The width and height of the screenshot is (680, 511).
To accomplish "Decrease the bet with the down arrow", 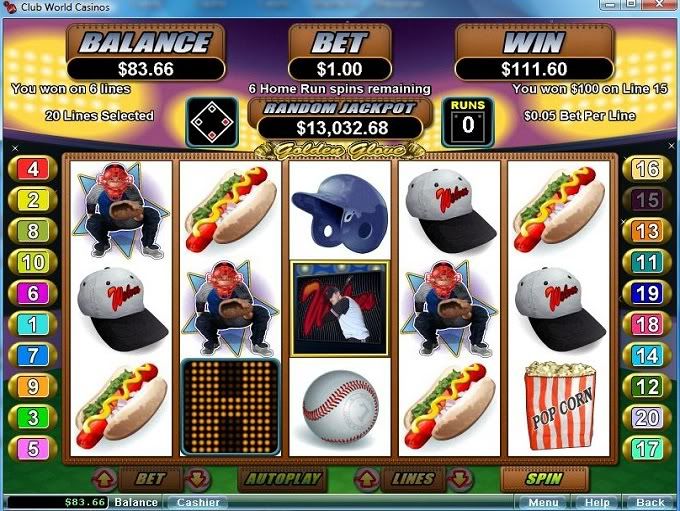I will pos(196,479).
